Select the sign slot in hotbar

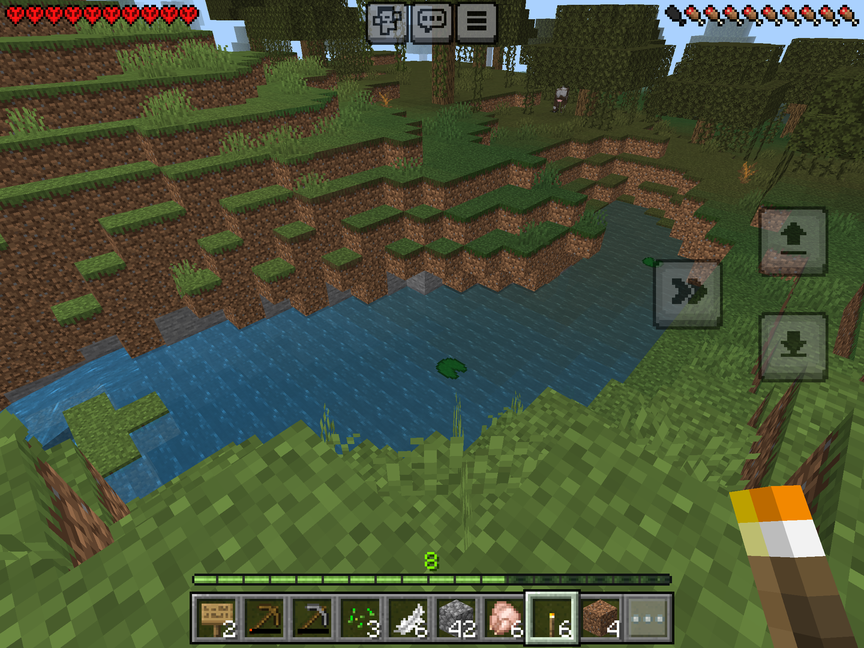[x=216, y=618]
